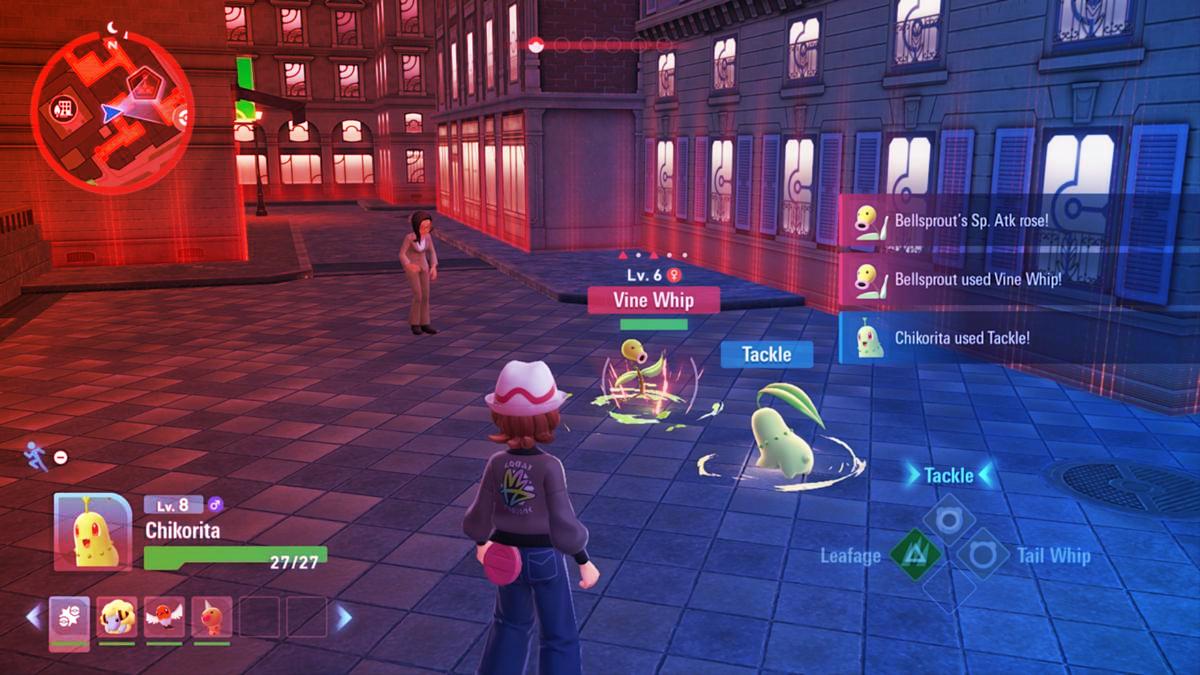The width and height of the screenshot is (1200, 675).
Task: Choose the Leafage move
Action: click(915, 553)
